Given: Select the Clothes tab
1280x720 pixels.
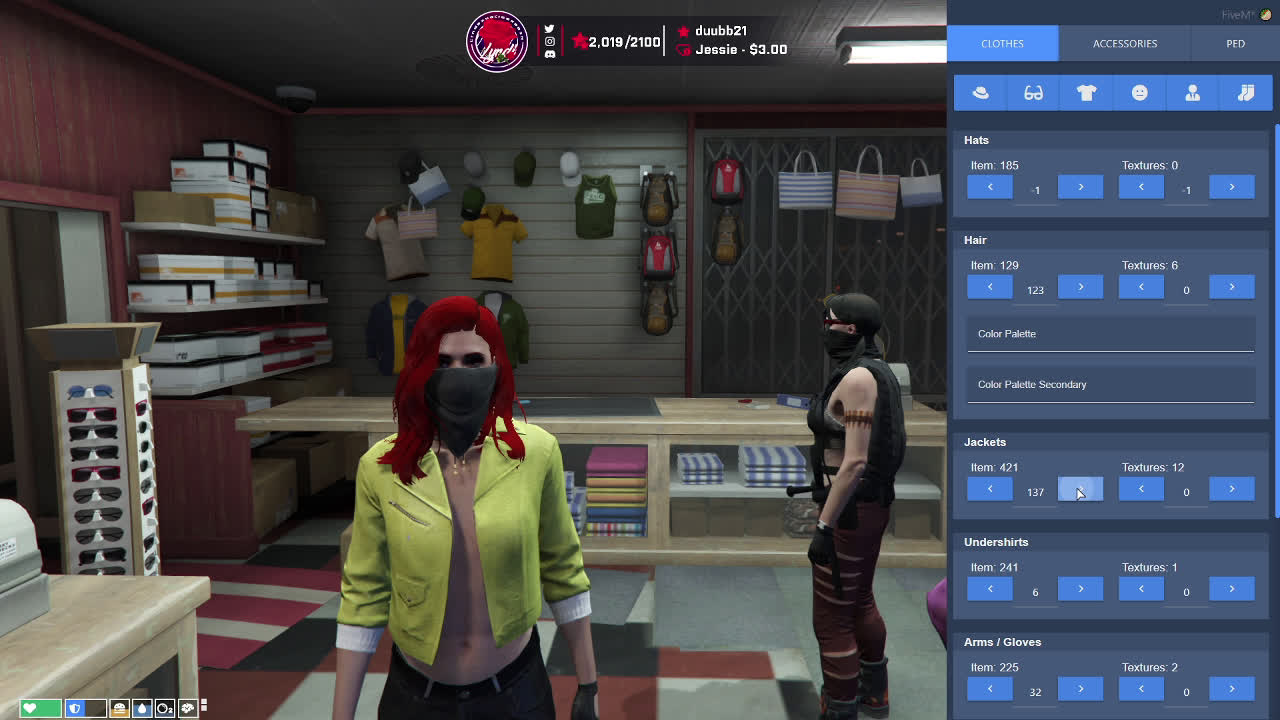Looking at the screenshot, I should coord(1002,43).
